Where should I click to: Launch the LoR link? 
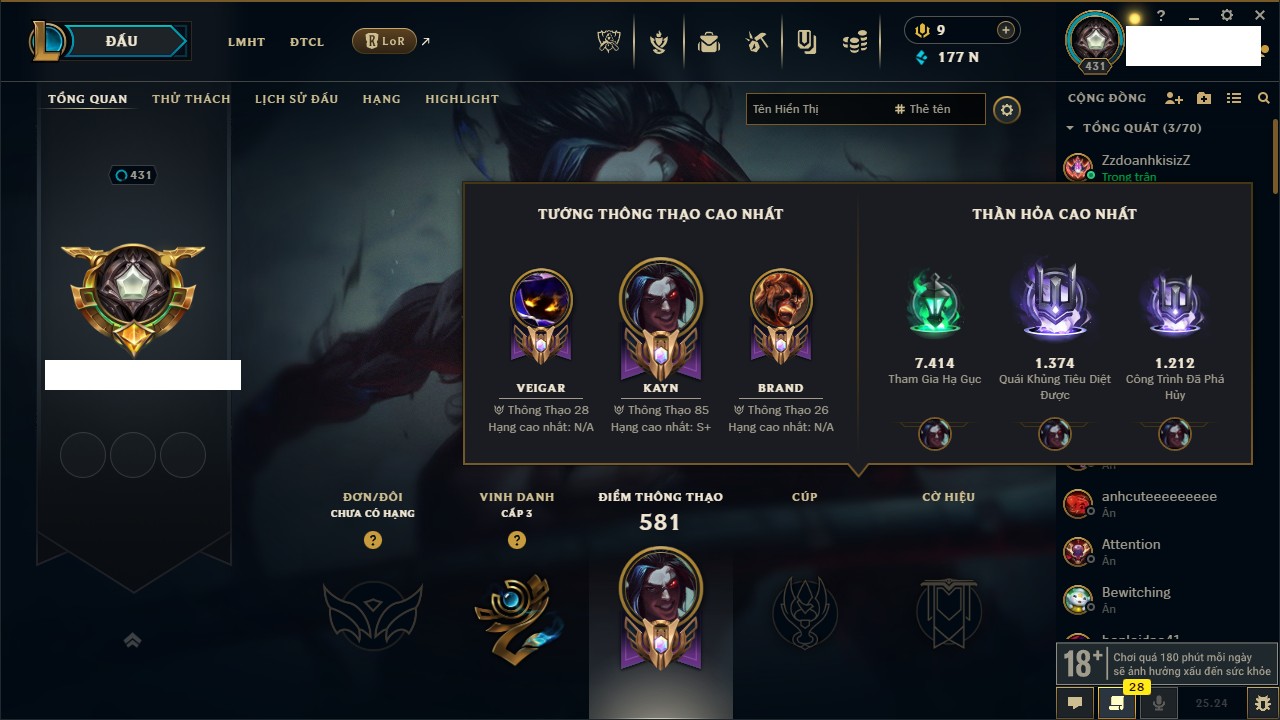coord(385,41)
